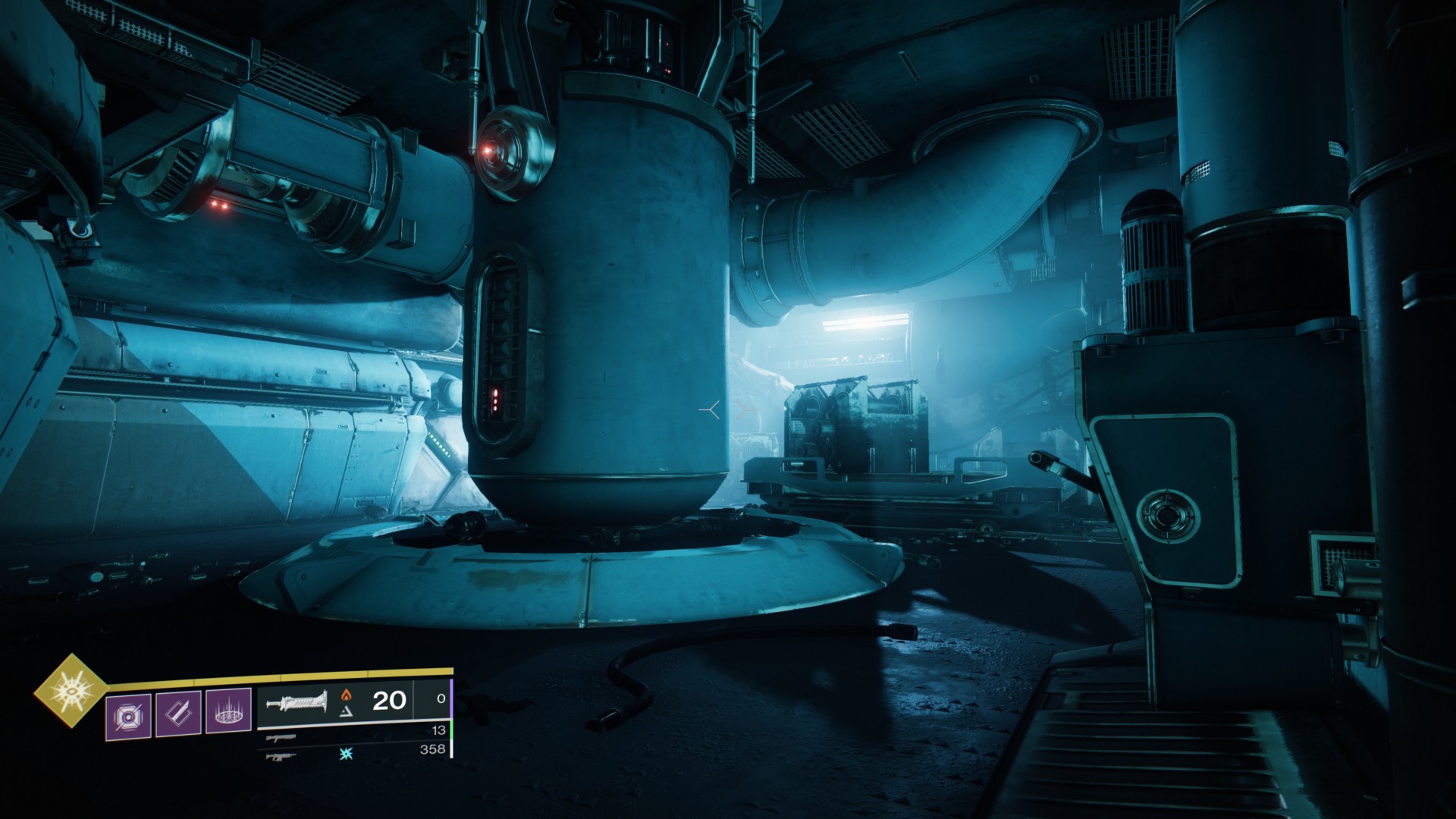Select the purple grenade ability icon
The width and height of the screenshot is (1456, 819).
point(128,714)
